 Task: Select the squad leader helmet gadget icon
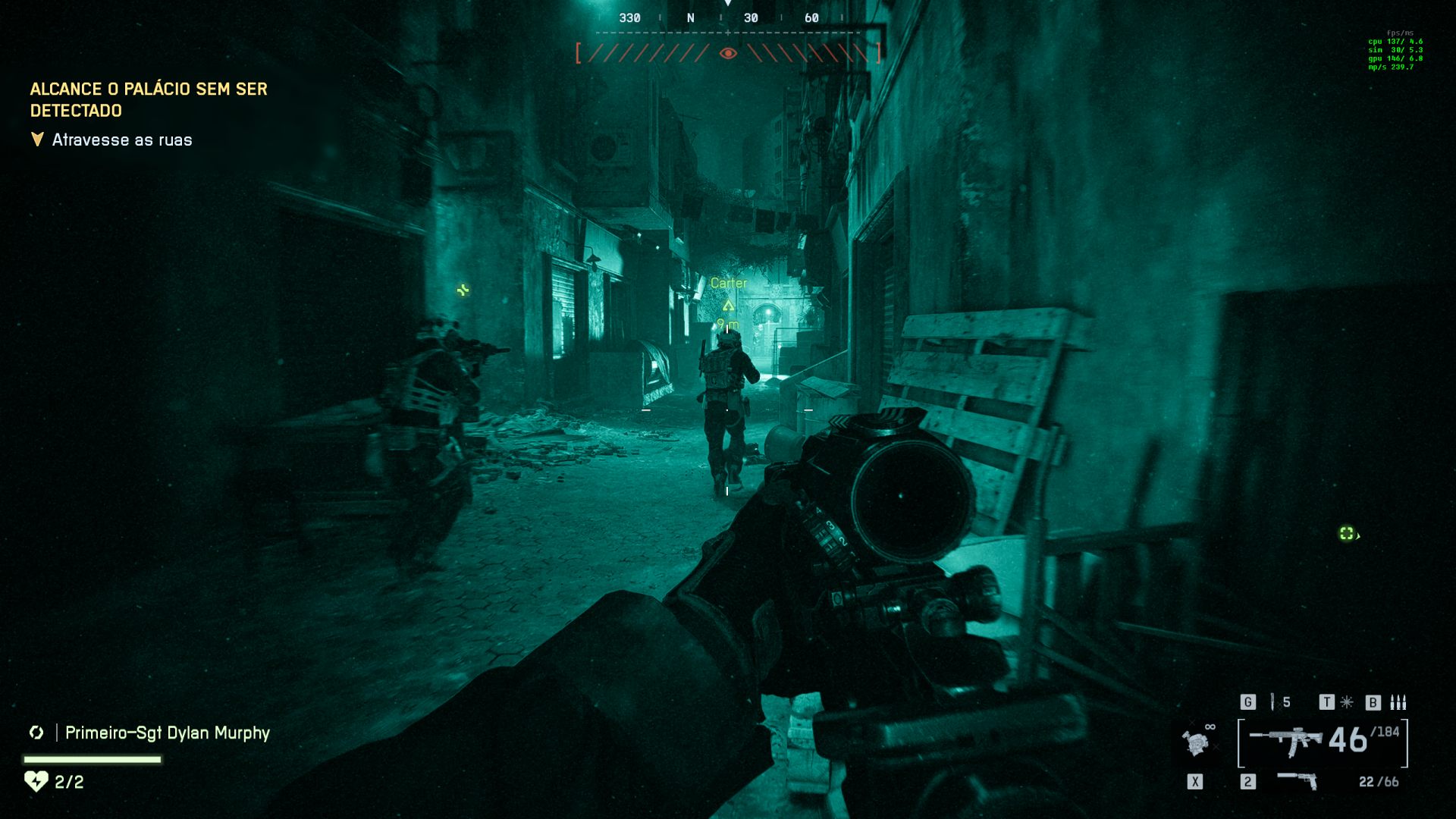click(x=1196, y=744)
